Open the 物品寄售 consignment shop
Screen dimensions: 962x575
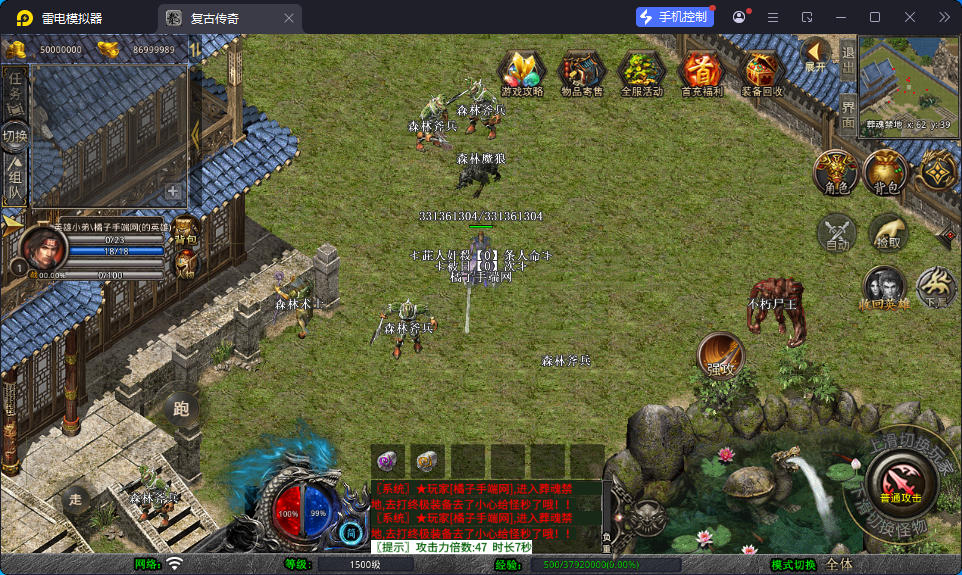click(581, 72)
